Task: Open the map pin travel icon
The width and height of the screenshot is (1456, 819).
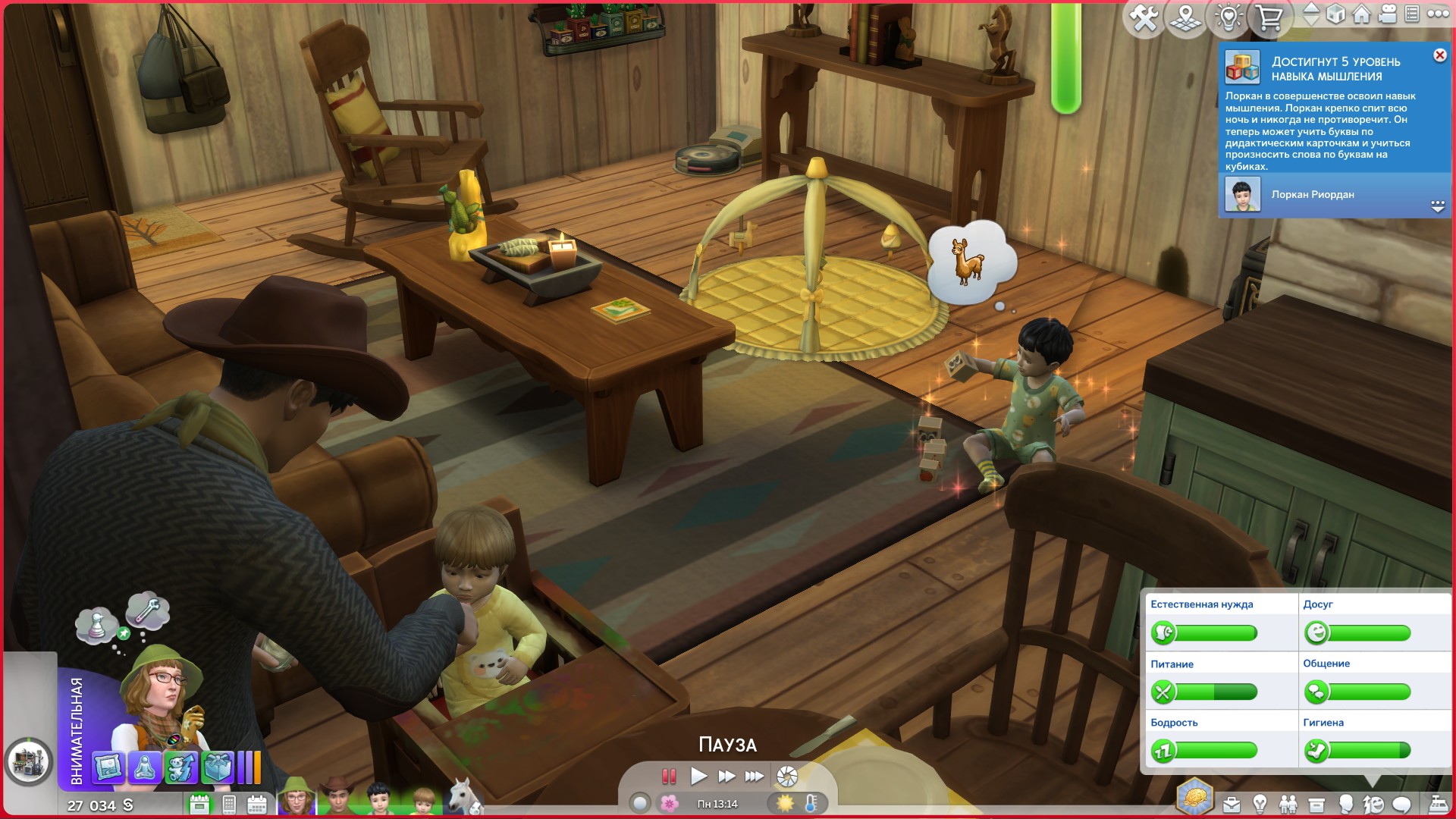Action: click(1186, 17)
